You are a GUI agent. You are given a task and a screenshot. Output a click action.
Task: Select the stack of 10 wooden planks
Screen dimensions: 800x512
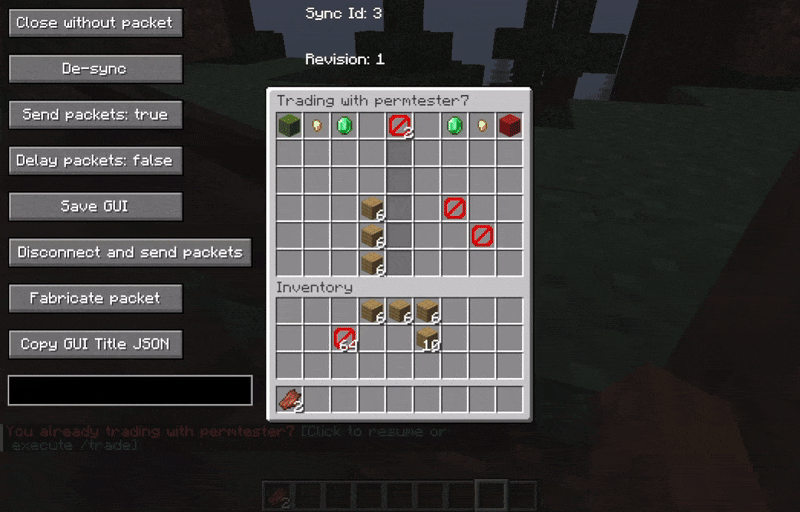(428, 338)
